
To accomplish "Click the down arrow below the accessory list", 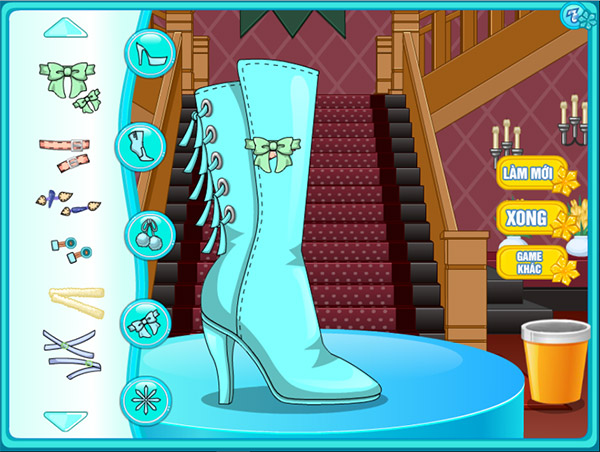I will pyautogui.click(x=65, y=420).
